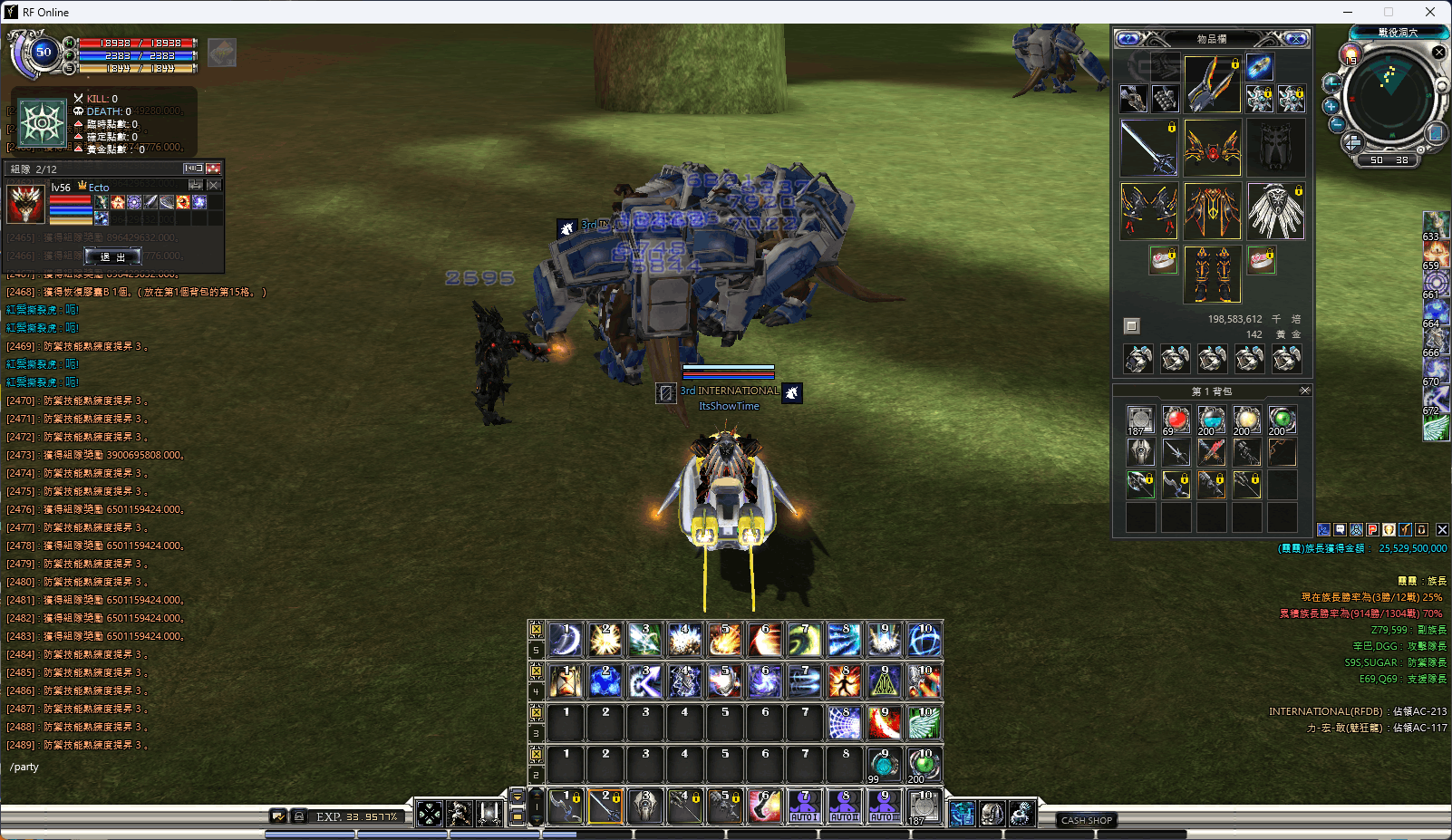Image resolution: width=1452 pixels, height=840 pixels.
Task: Activate the AUTO III hotbar slot
Action: point(885,806)
